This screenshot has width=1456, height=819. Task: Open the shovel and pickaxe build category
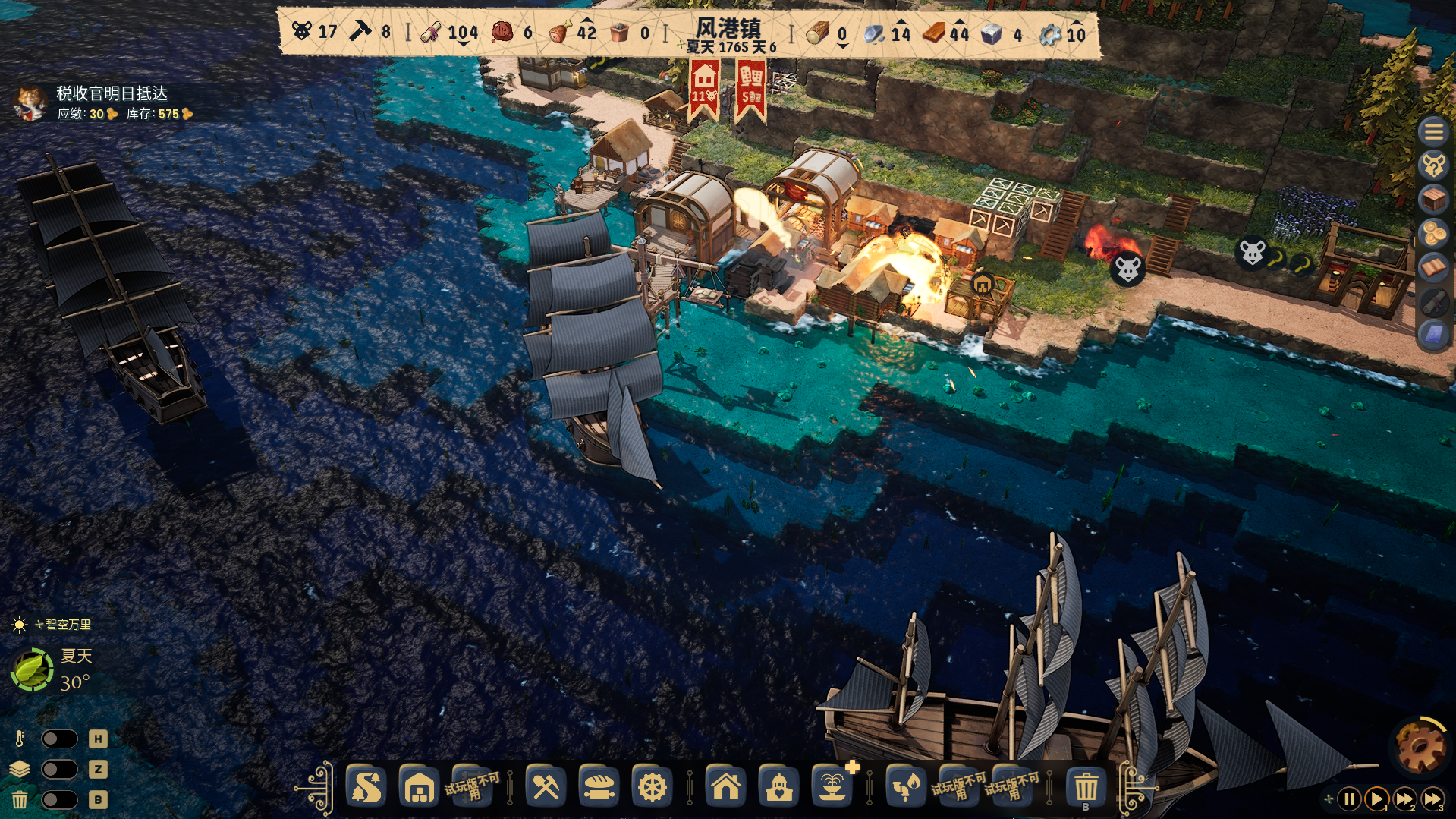click(x=546, y=787)
